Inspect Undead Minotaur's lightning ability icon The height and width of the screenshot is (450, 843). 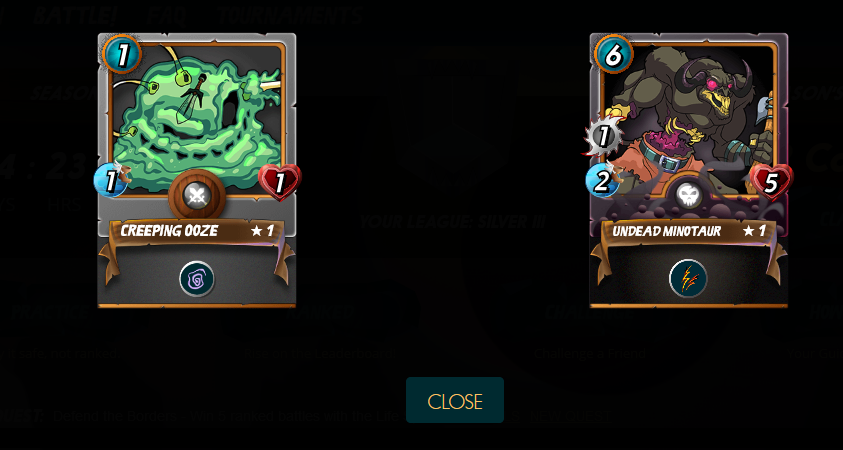pos(688,279)
